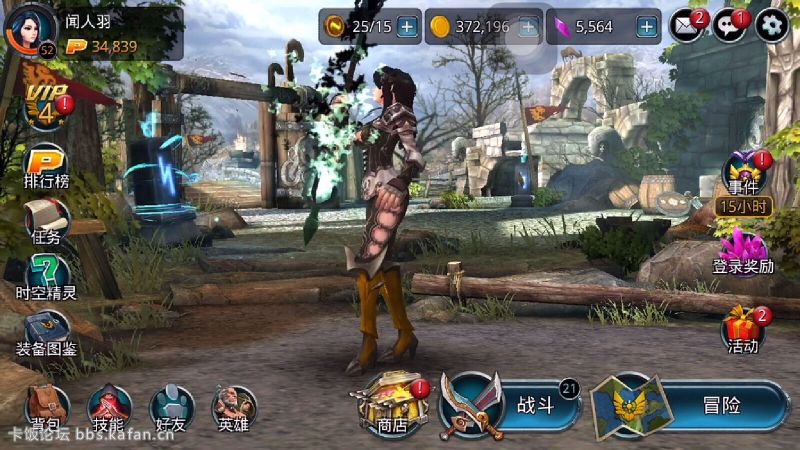Image resolution: width=800 pixels, height=450 pixels.
Task: Open the 背包 backpack
Action: click(45, 408)
